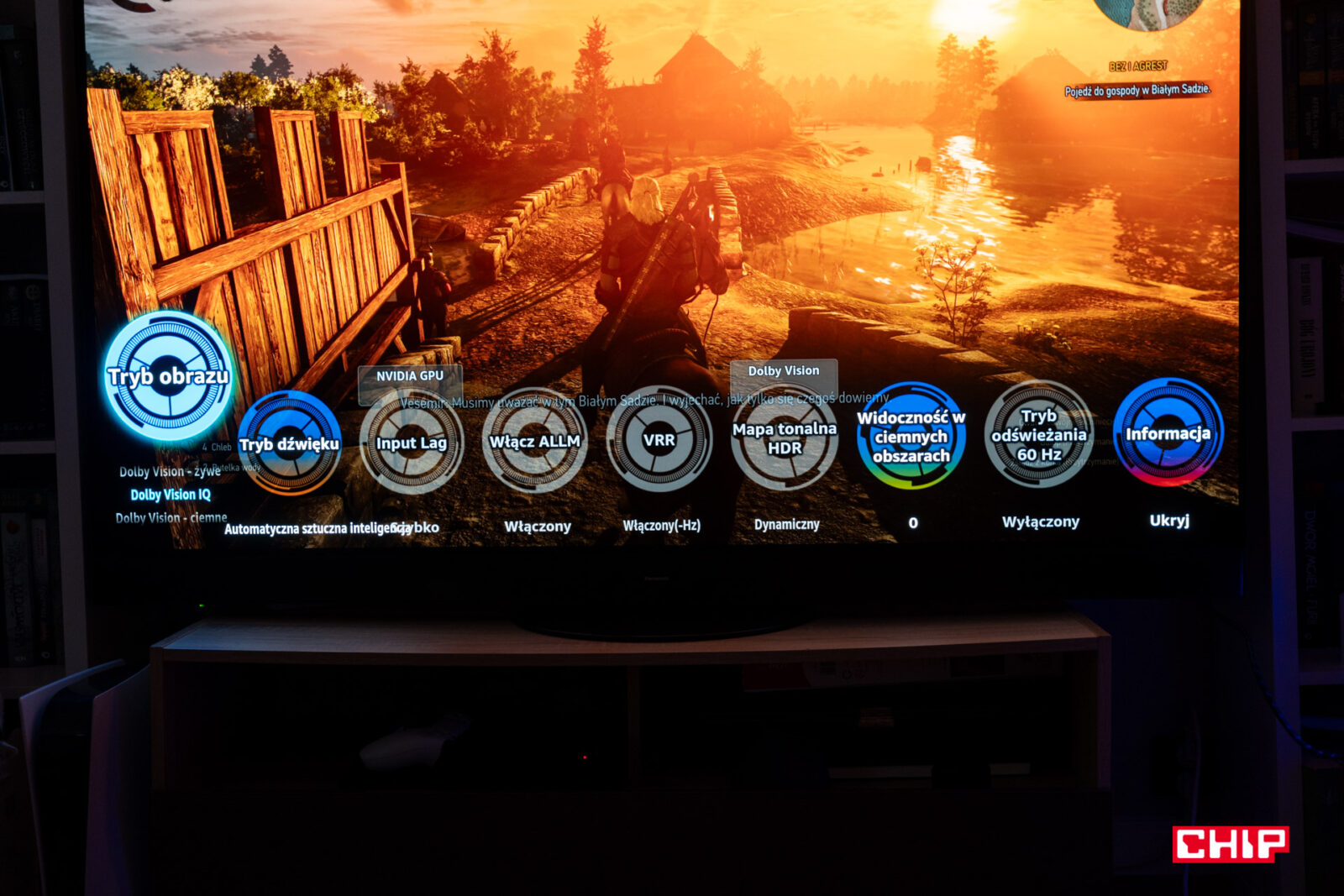Toggle Tryb odświeżania 60 Hz
1344x896 pixels.
point(1039,434)
